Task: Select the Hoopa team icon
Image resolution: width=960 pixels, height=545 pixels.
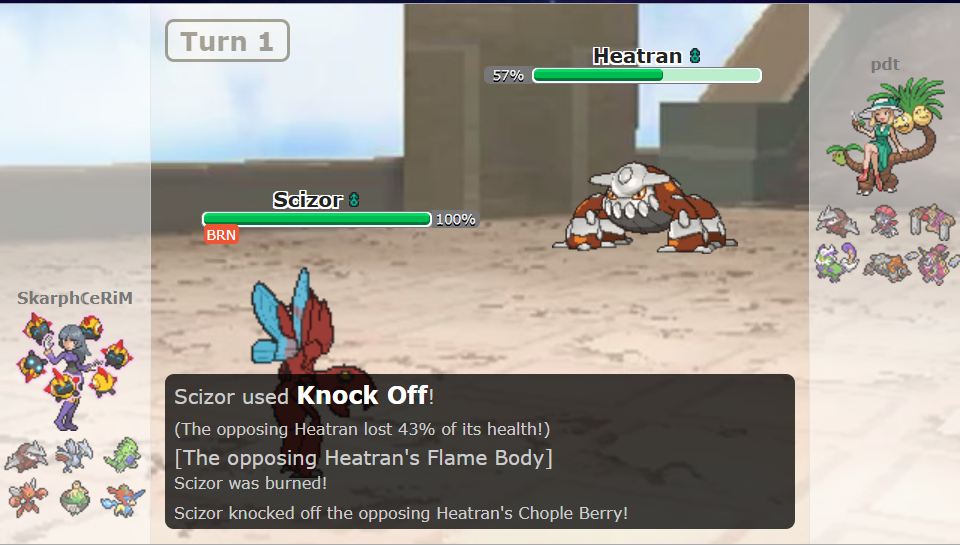Action: click(x=932, y=264)
